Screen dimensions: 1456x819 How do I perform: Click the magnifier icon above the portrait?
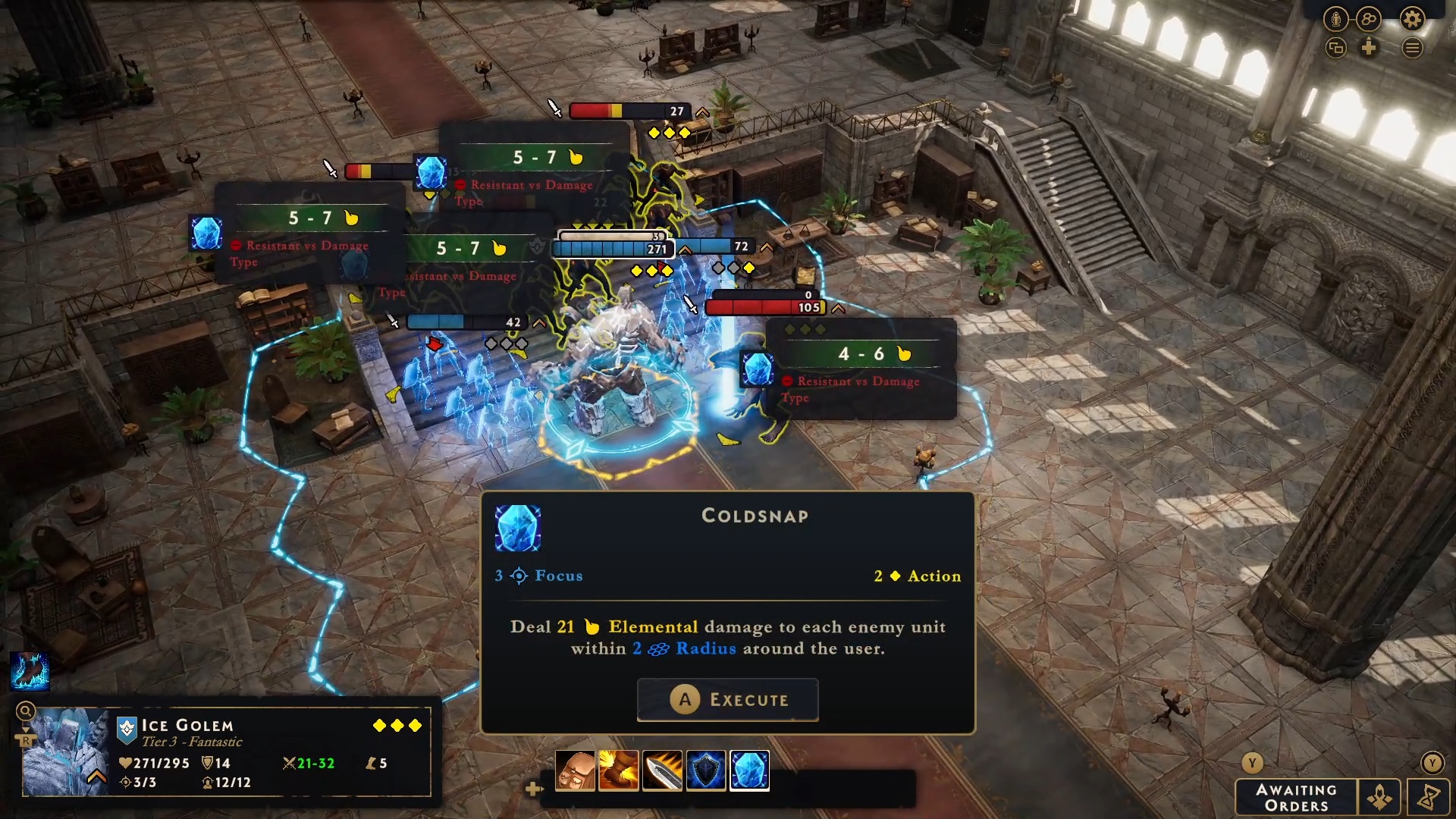pos(25,711)
